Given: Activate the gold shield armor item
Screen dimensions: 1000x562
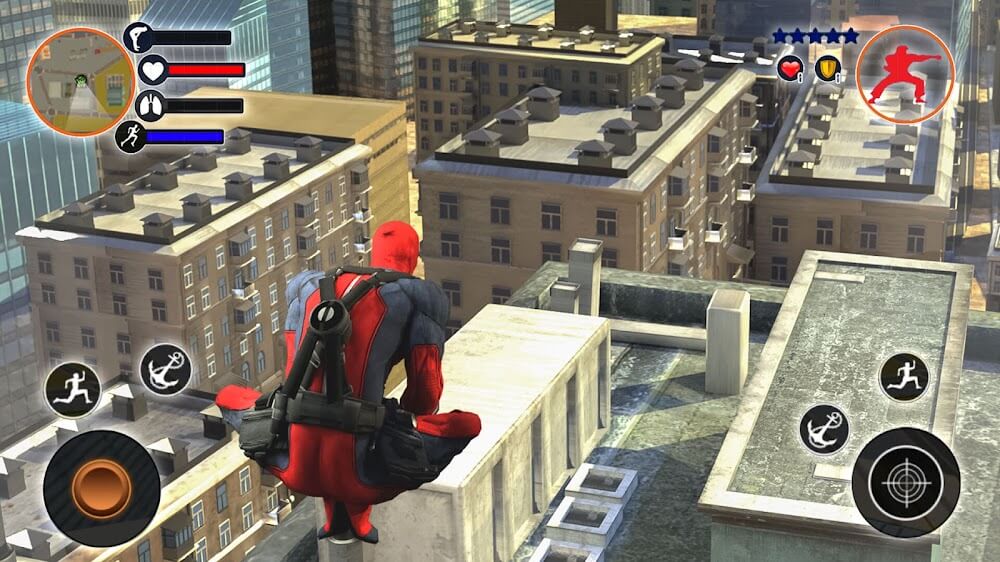Looking at the screenshot, I should click(x=827, y=68).
